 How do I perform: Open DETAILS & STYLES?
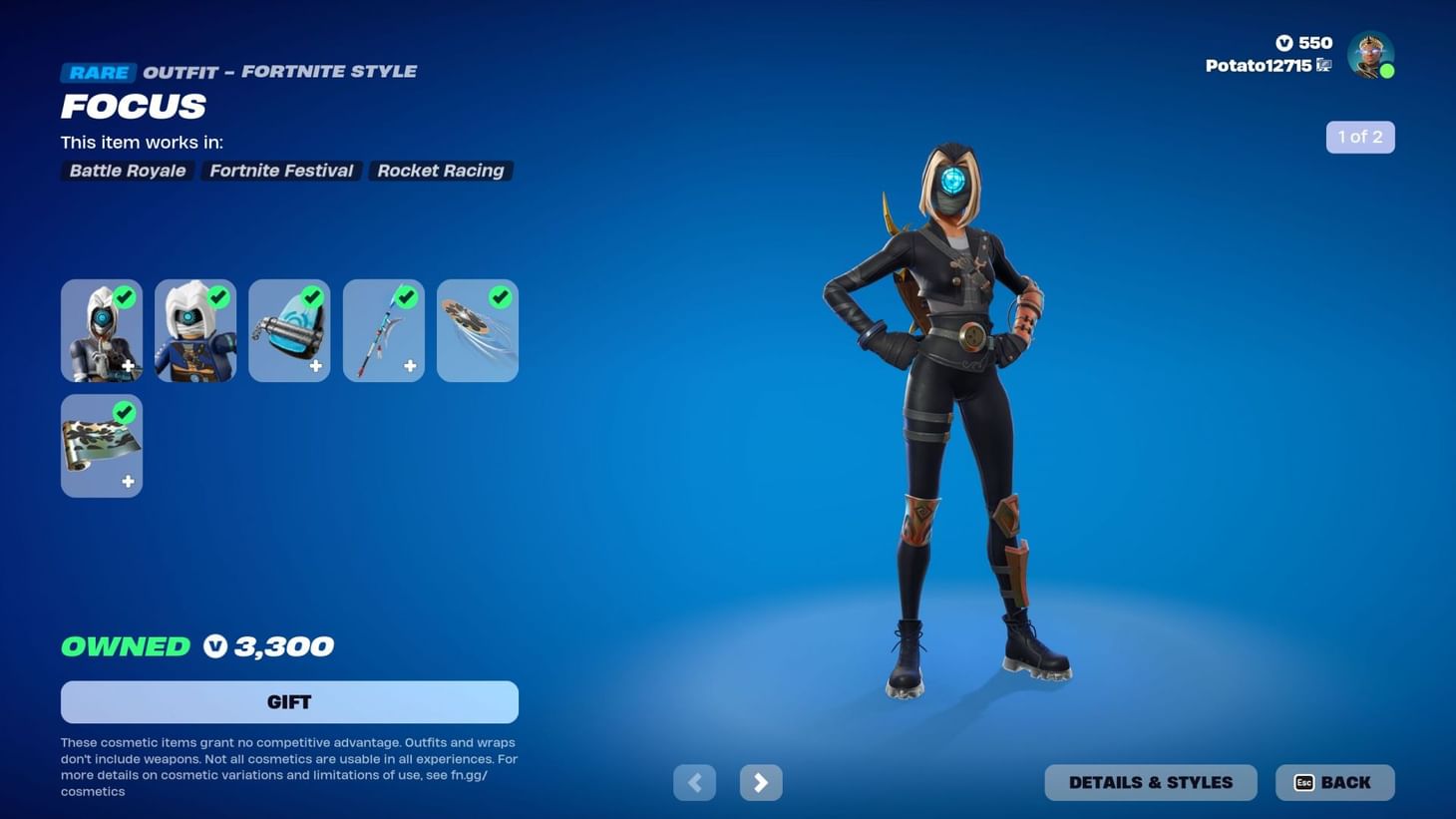pos(1151,782)
